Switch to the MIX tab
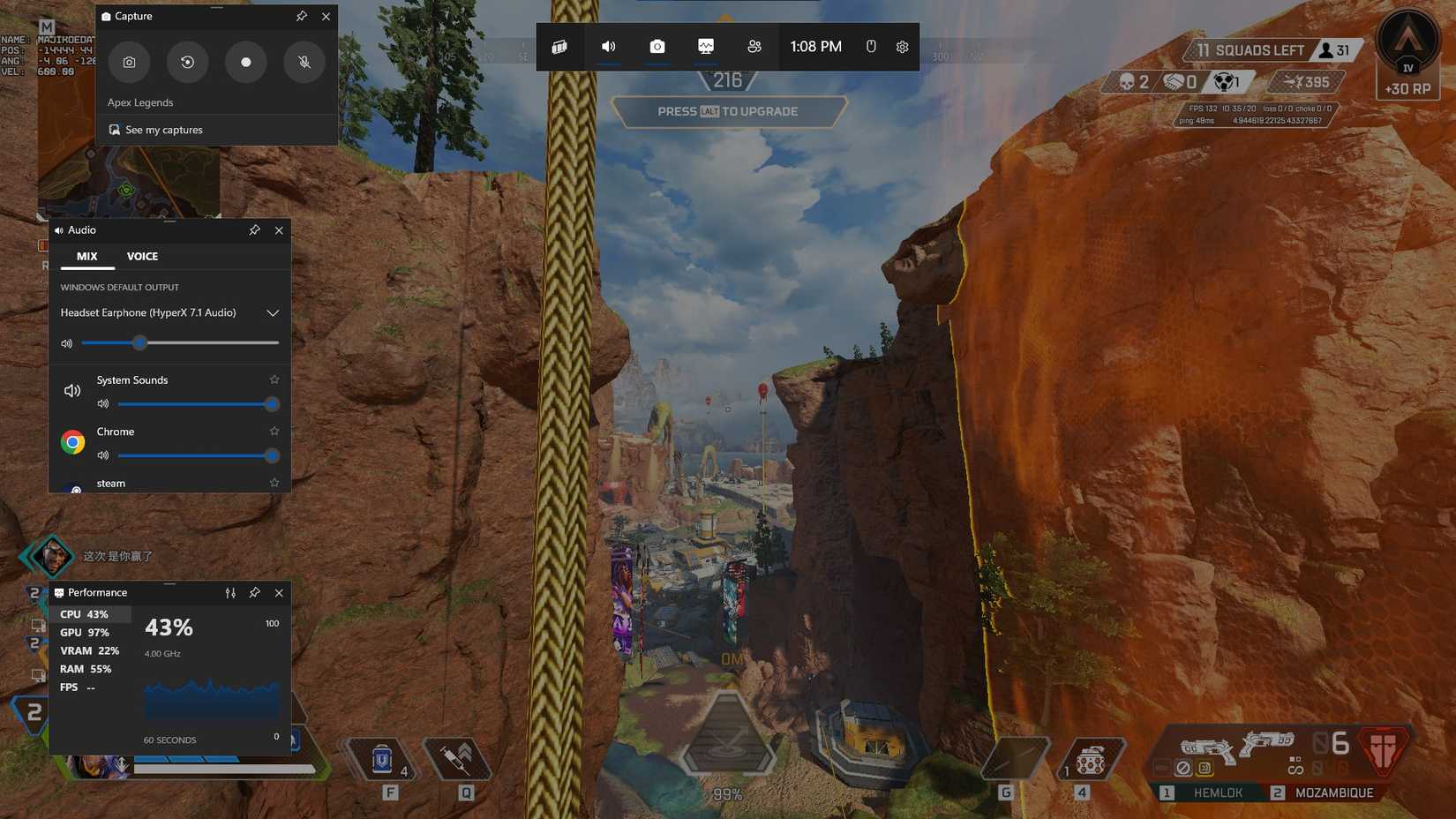 (x=86, y=257)
